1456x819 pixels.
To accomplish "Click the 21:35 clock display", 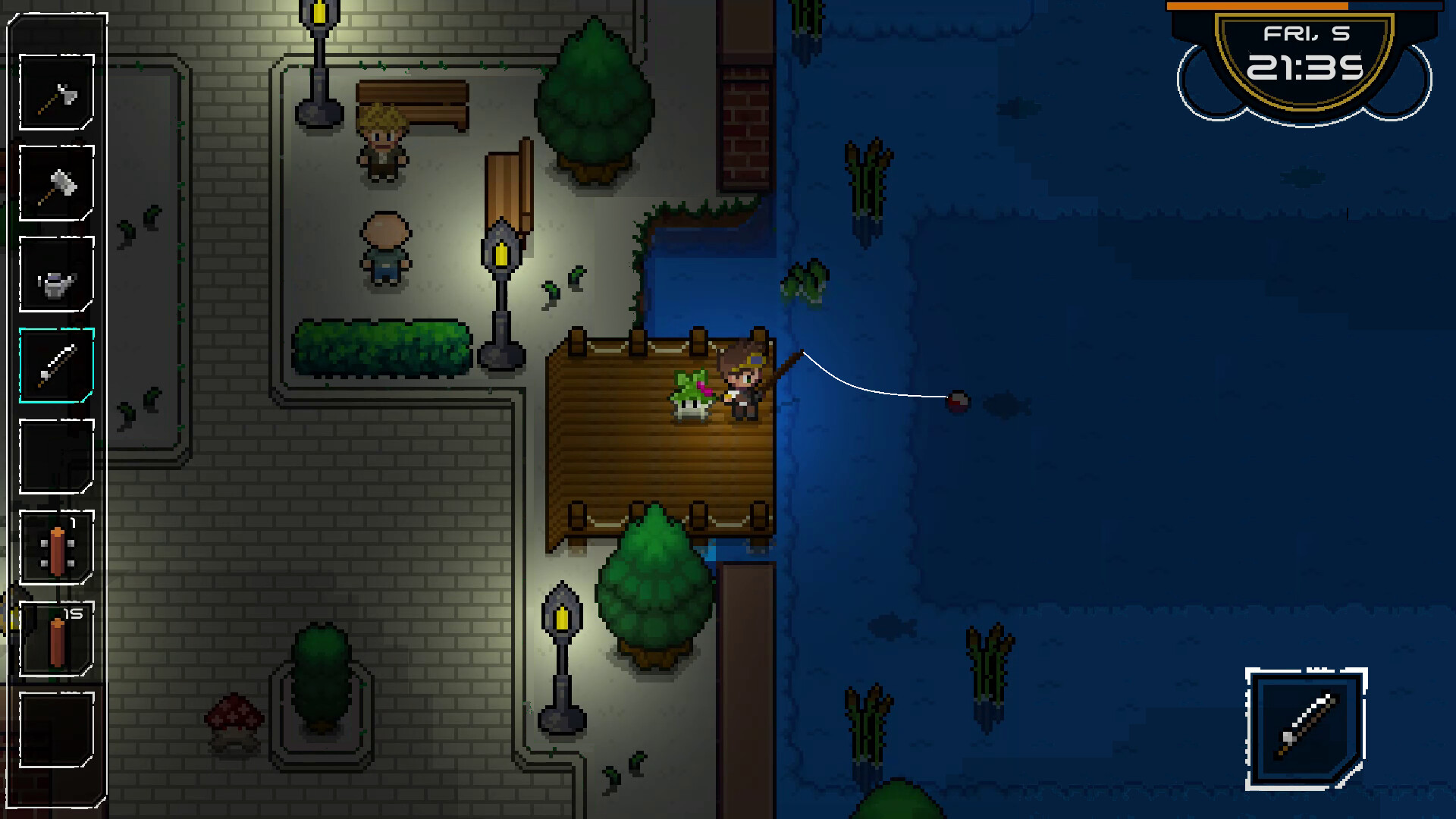I will click(1307, 67).
